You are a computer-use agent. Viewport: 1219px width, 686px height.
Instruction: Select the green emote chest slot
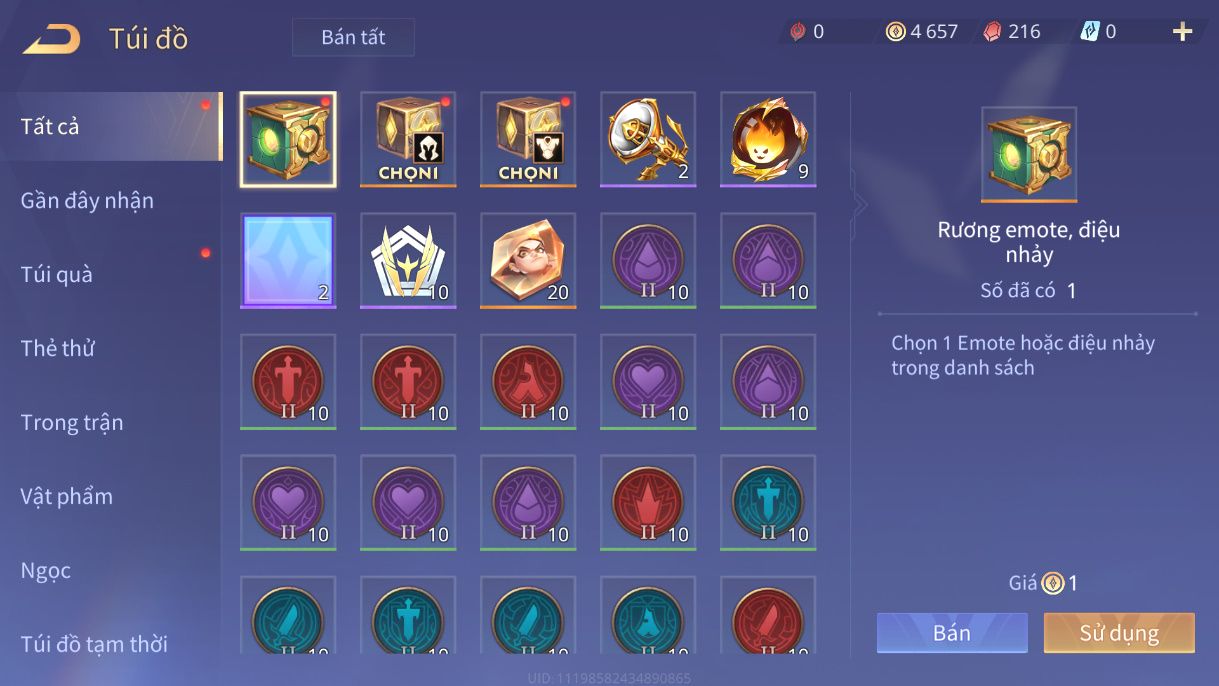click(x=288, y=140)
